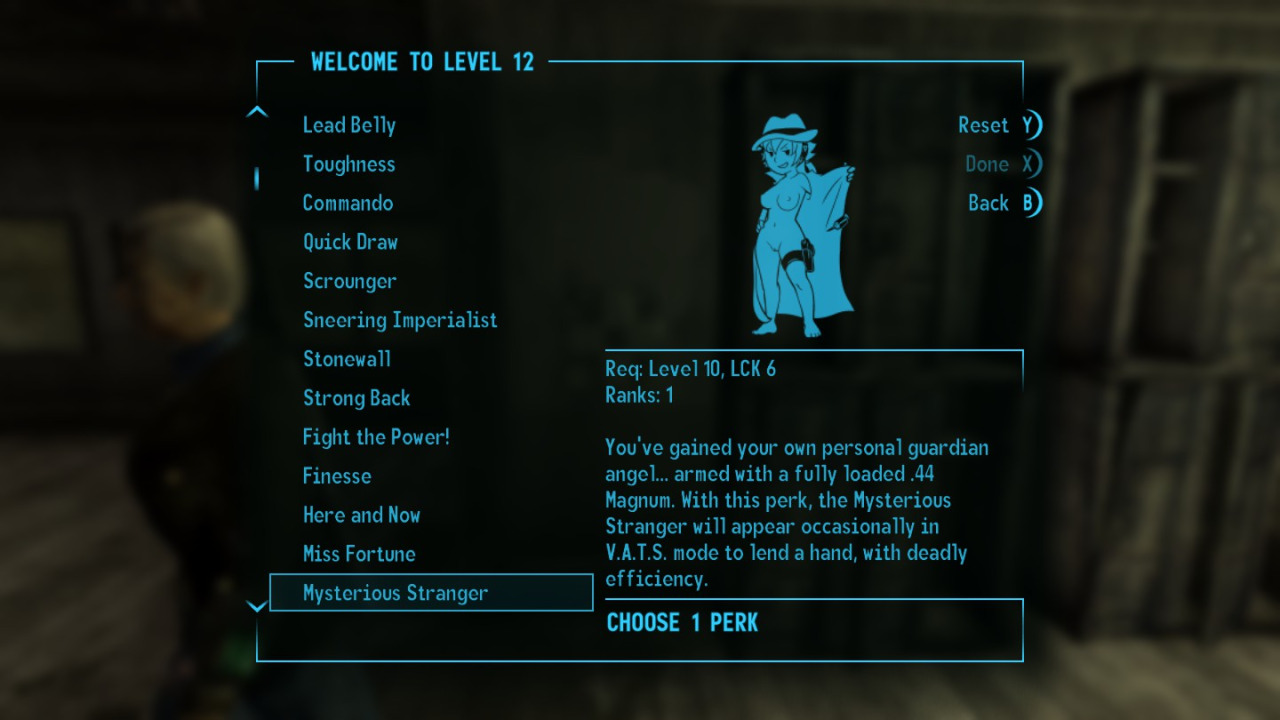Reset the perk selection
This screenshot has width=1280, height=720.
click(998, 125)
